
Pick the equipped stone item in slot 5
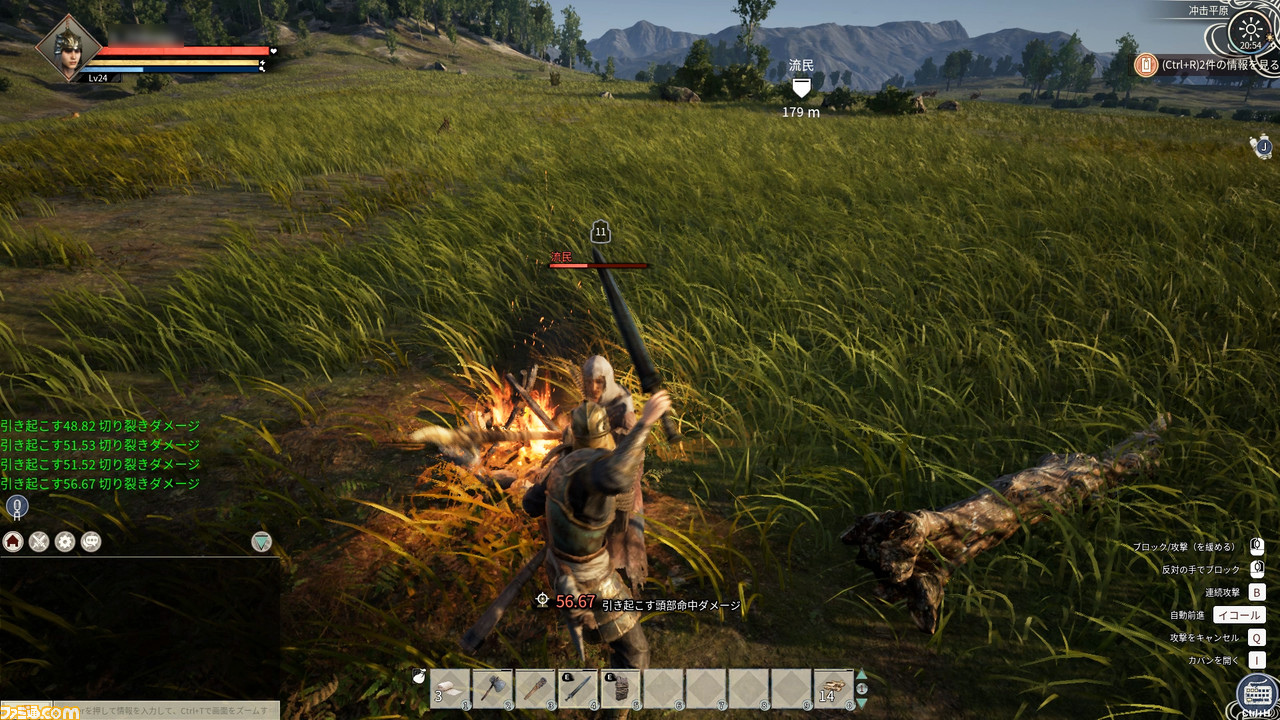pos(620,689)
